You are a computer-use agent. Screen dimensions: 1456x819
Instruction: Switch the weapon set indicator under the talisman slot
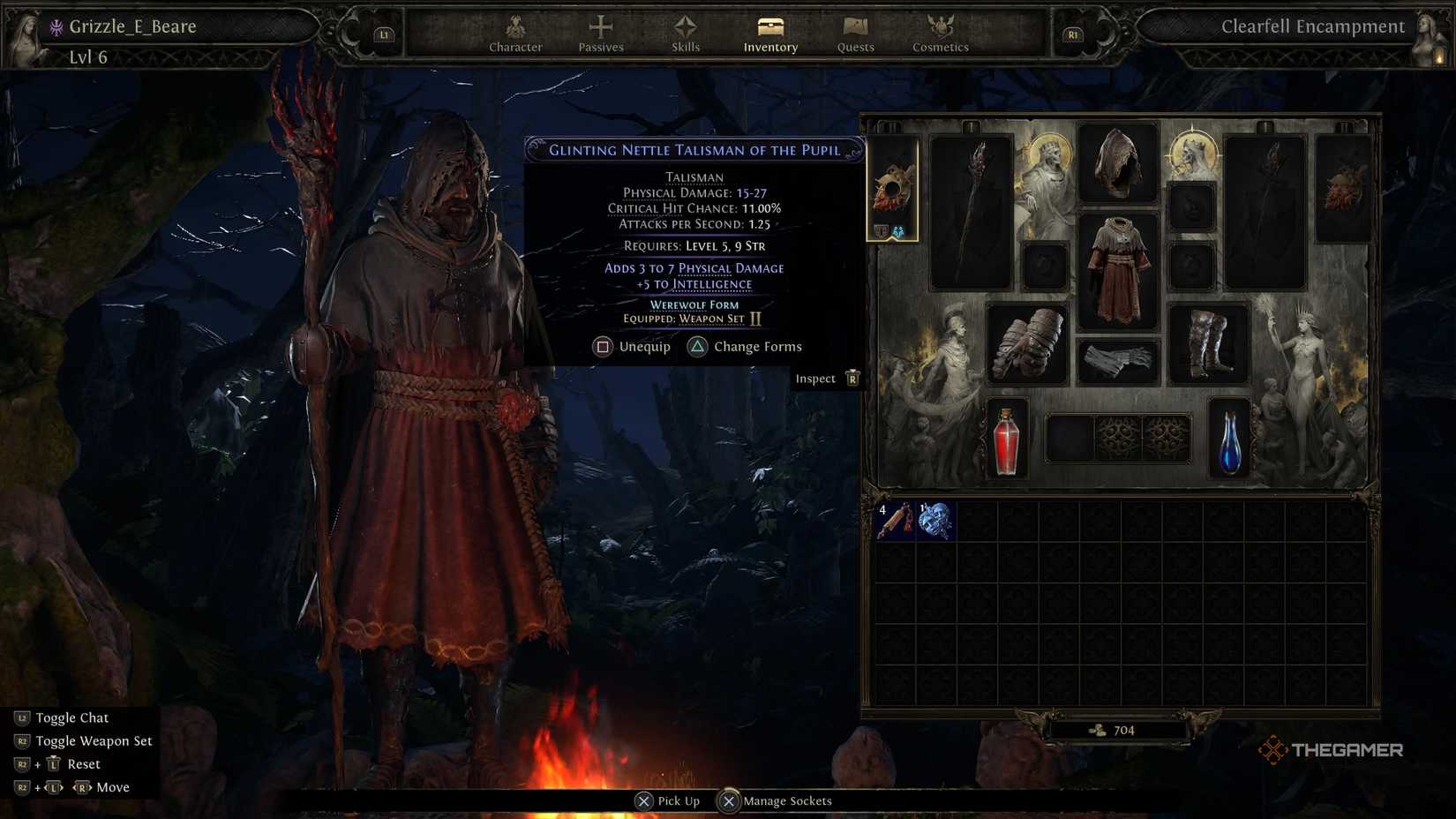point(891,229)
